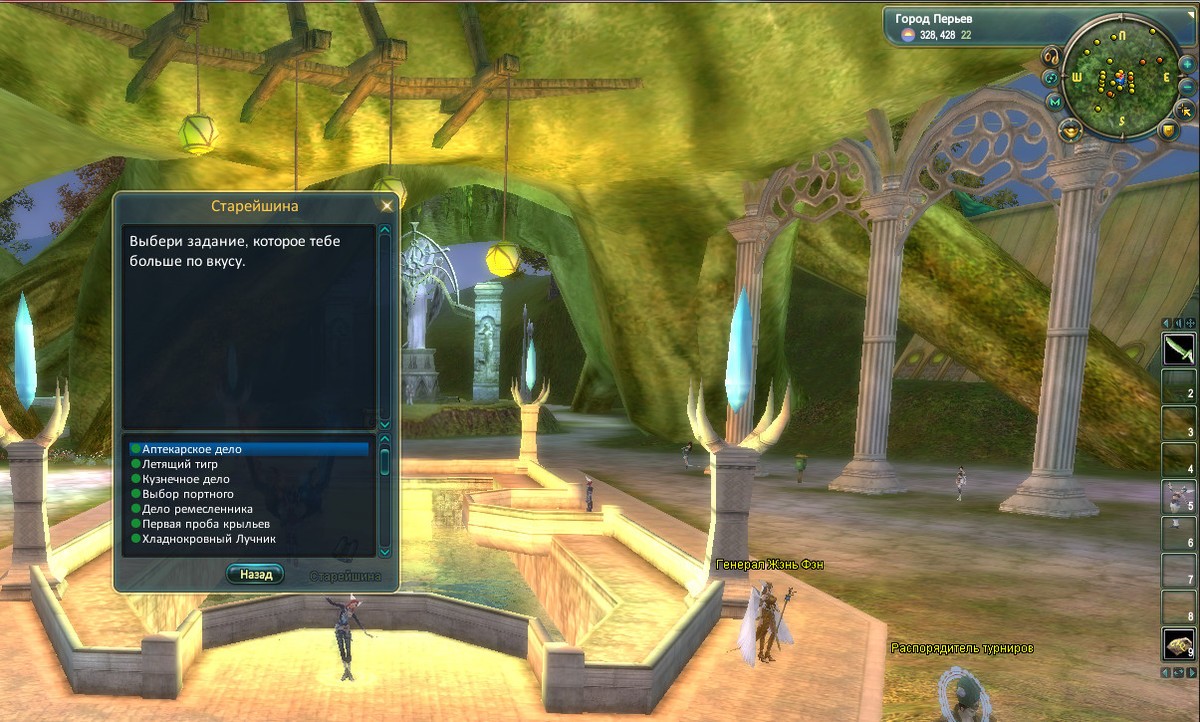
Task: Zoom out the minimap with the minus button
Action: (x=1188, y=85)
